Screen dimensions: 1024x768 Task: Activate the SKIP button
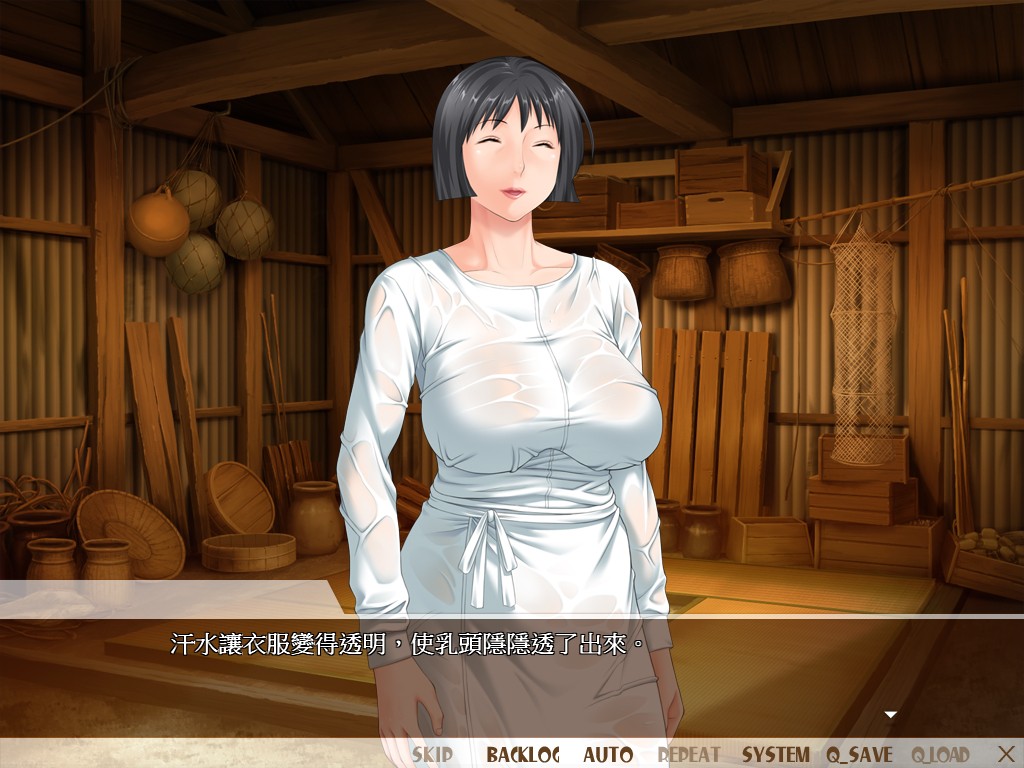[432, 754]
